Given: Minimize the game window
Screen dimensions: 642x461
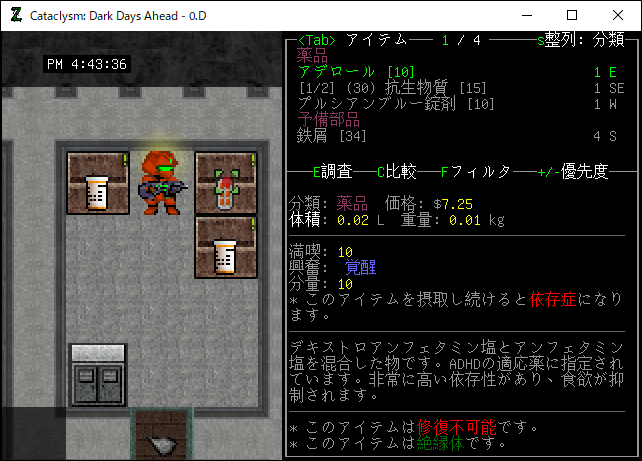Looking at the screenshot, I should pos(526,15).
